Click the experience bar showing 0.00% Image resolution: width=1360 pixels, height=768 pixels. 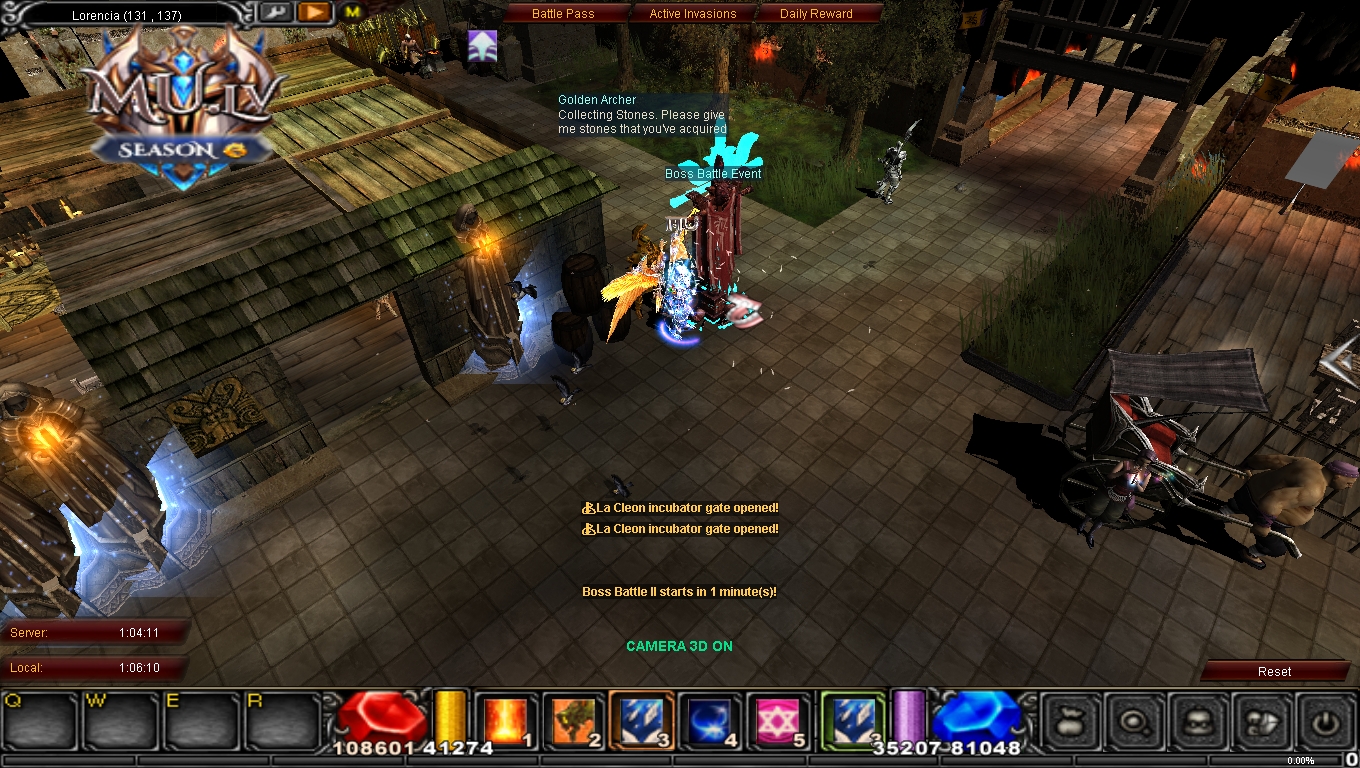tap(1300, 761)
